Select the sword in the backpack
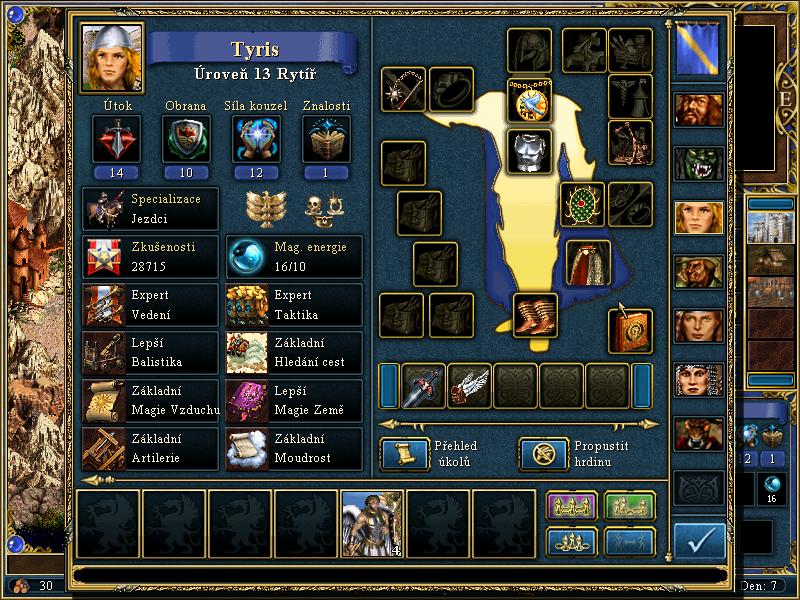 pos(423,385)
